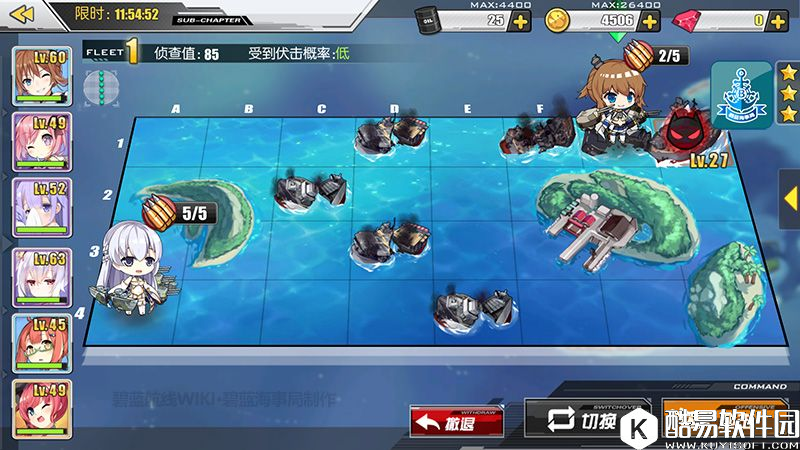Select the Lv.52 purple-haired ship portrait

41,206
